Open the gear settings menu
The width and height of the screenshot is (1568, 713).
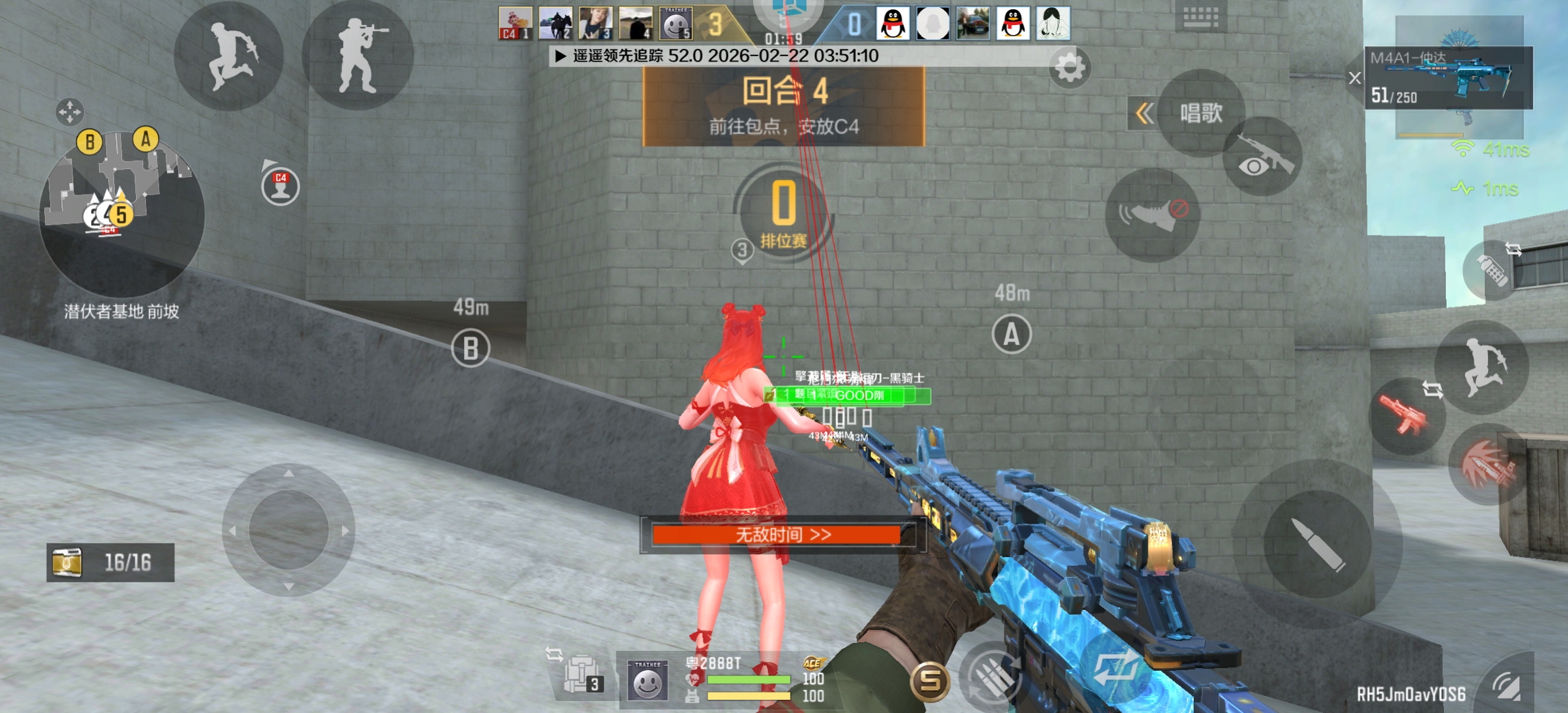point(1069,67)
